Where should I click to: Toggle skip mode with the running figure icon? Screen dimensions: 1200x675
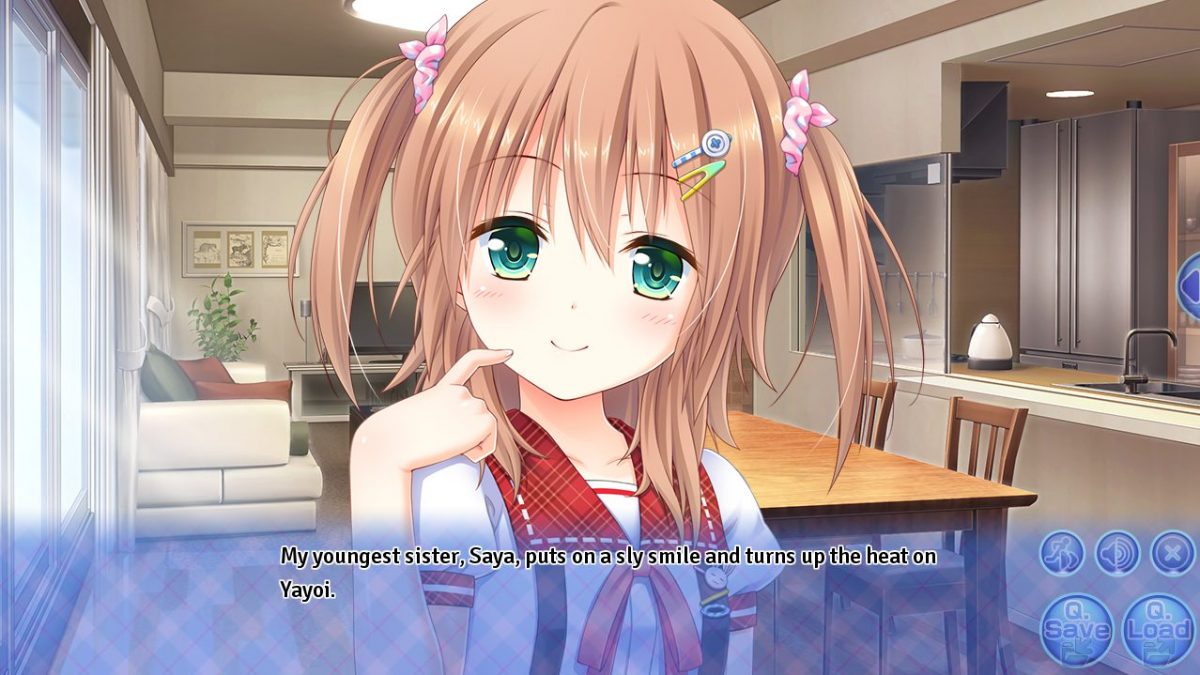(1061, 552)
